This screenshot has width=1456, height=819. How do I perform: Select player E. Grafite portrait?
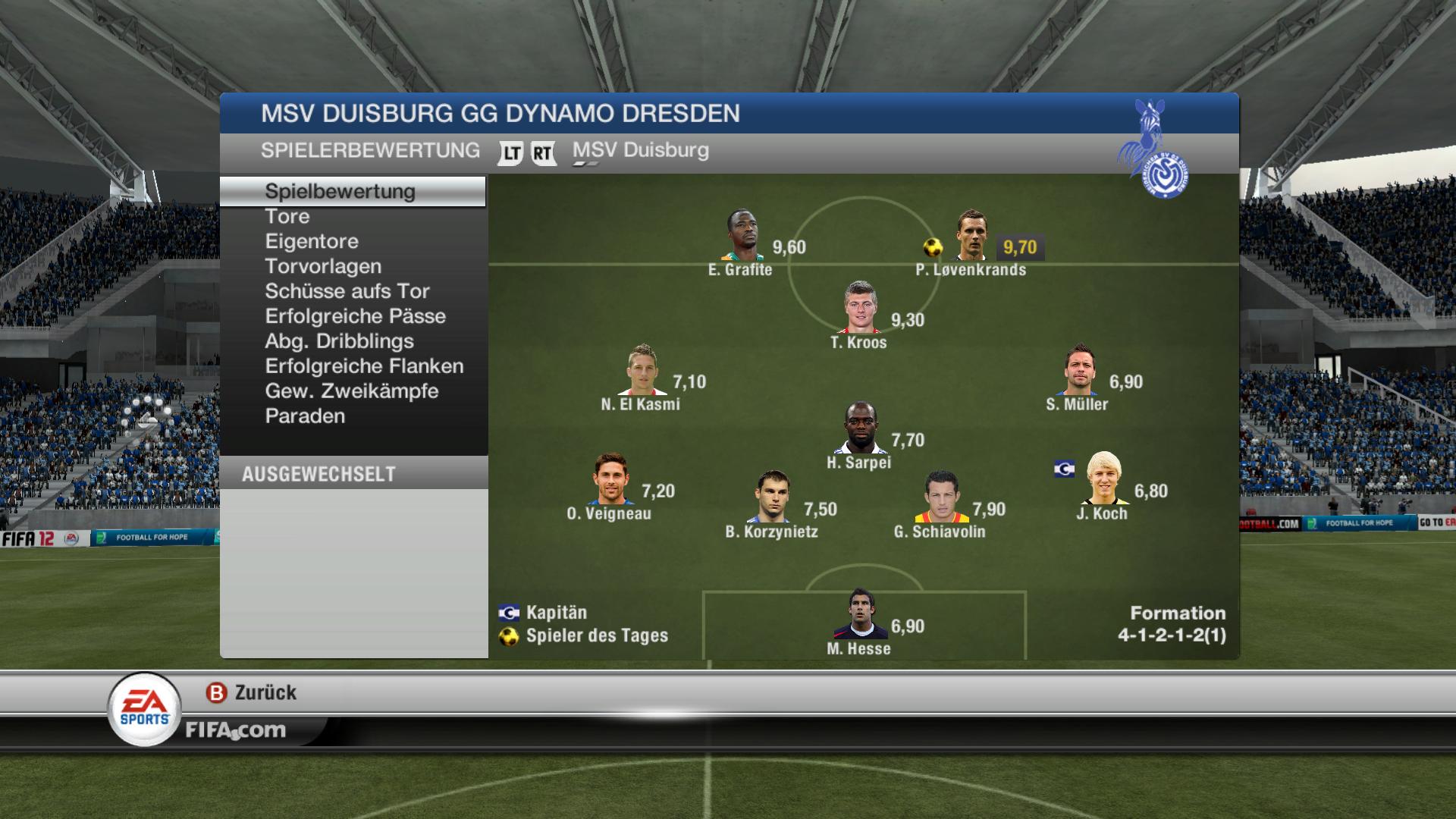[742, 236]
